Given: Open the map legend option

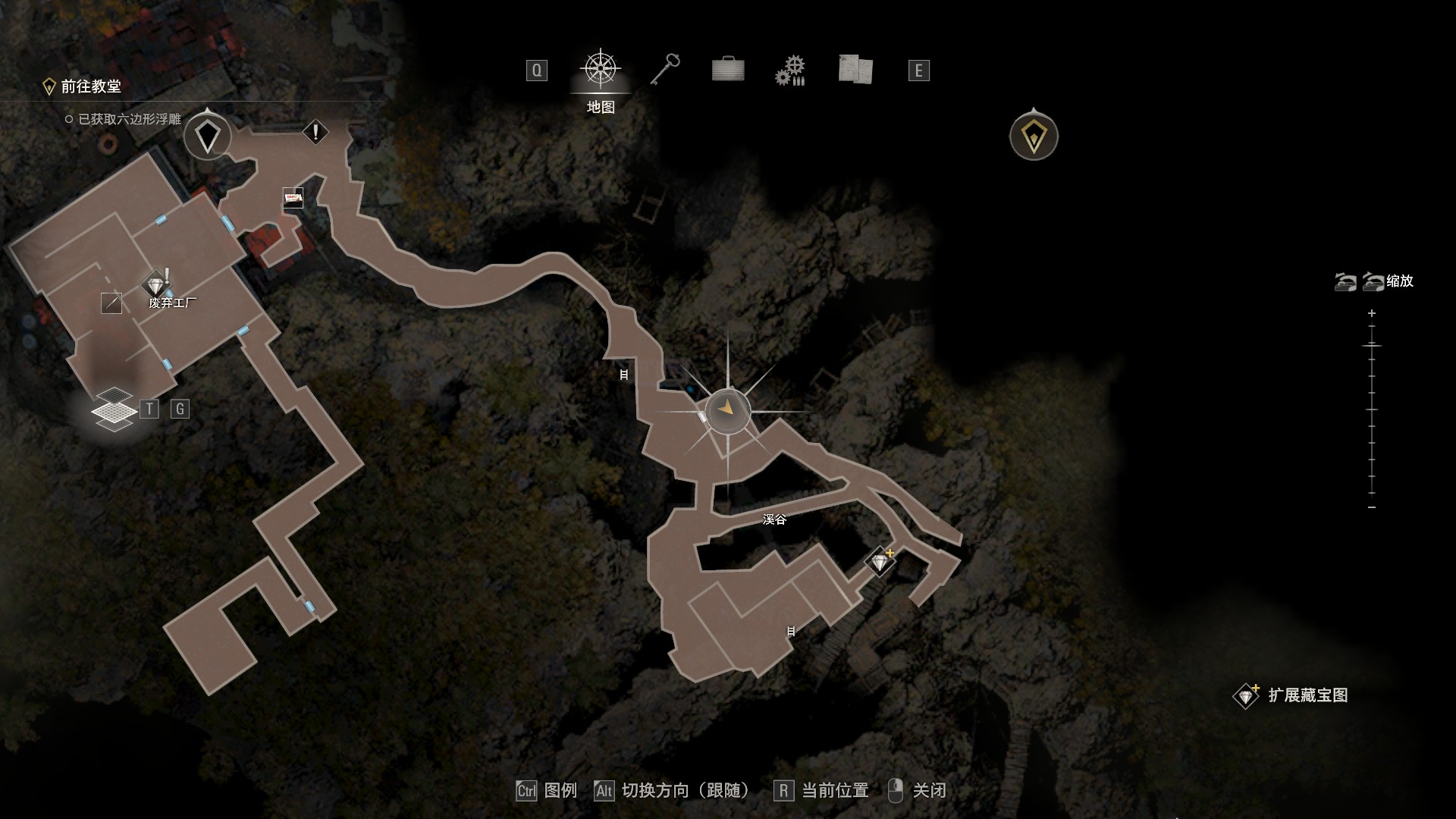Looking at the screenshot, I should point(548,791).
